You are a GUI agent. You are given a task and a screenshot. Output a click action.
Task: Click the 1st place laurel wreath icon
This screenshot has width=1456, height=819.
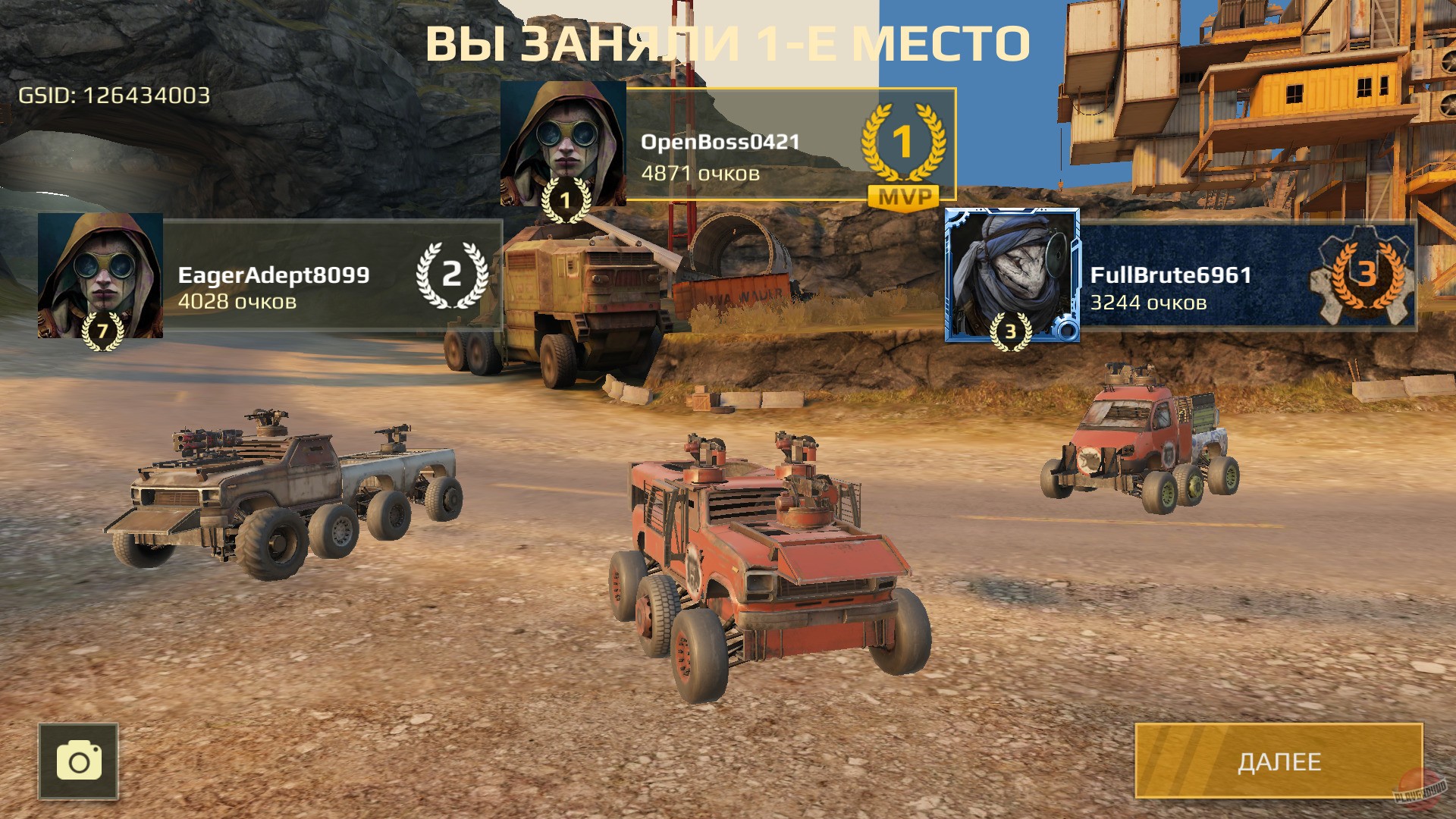[902, 141]
